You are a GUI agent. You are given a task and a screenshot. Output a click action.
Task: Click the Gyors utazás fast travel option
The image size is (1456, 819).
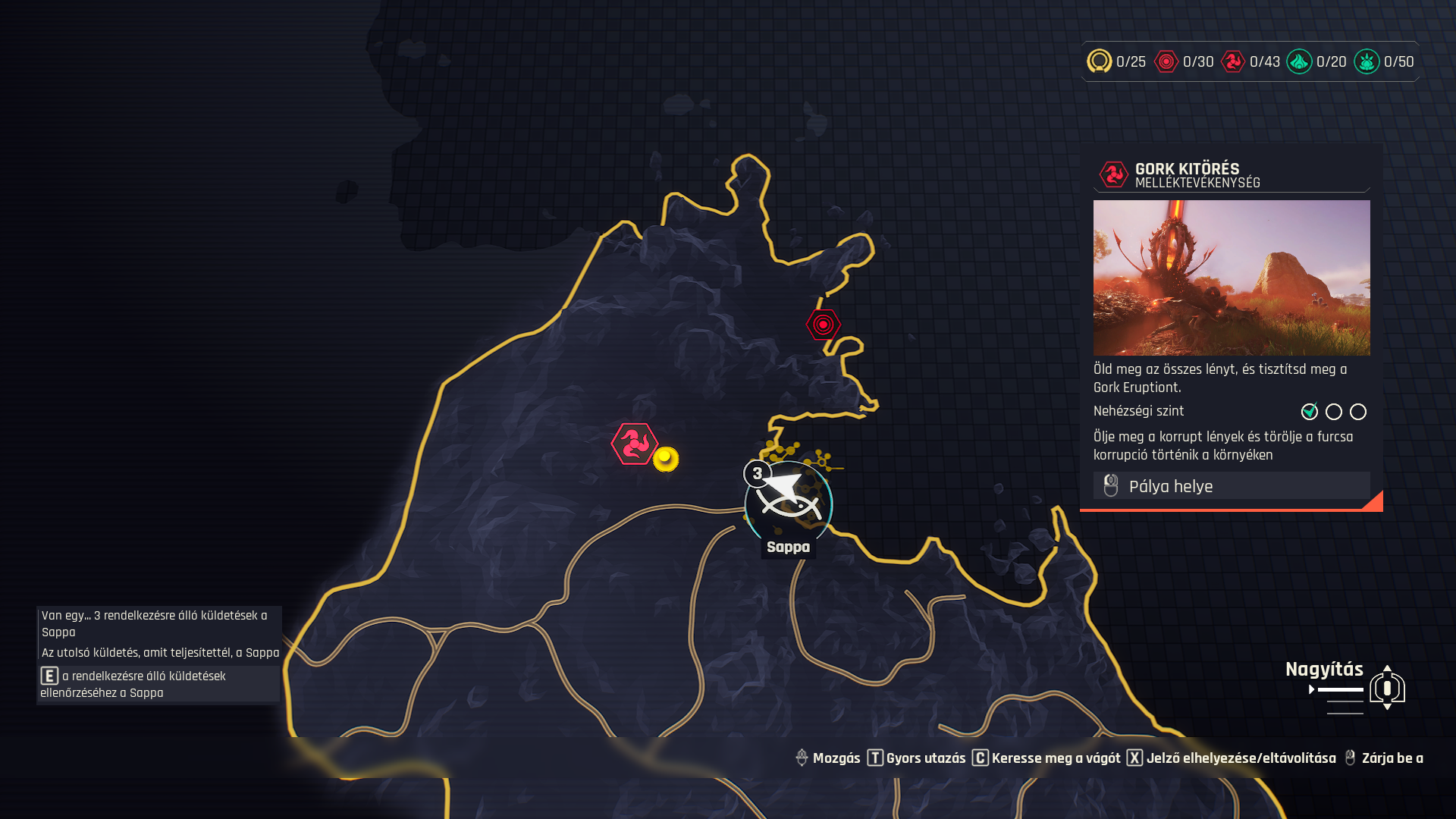(x=917, y=758)
